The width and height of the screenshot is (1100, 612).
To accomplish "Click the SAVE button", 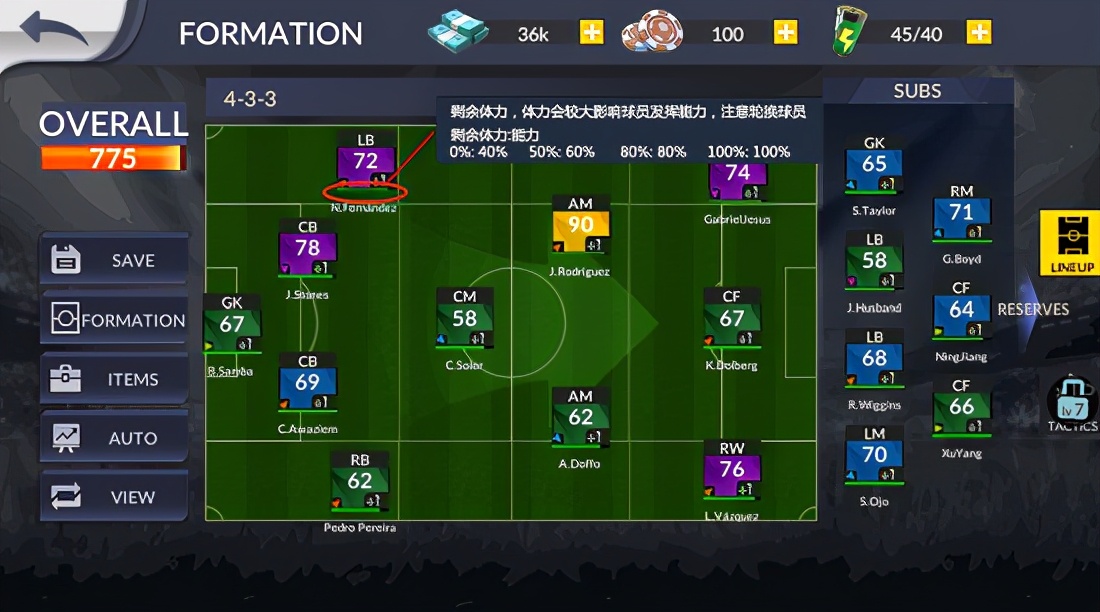I will pyautogui.click(x=114, y=260).
